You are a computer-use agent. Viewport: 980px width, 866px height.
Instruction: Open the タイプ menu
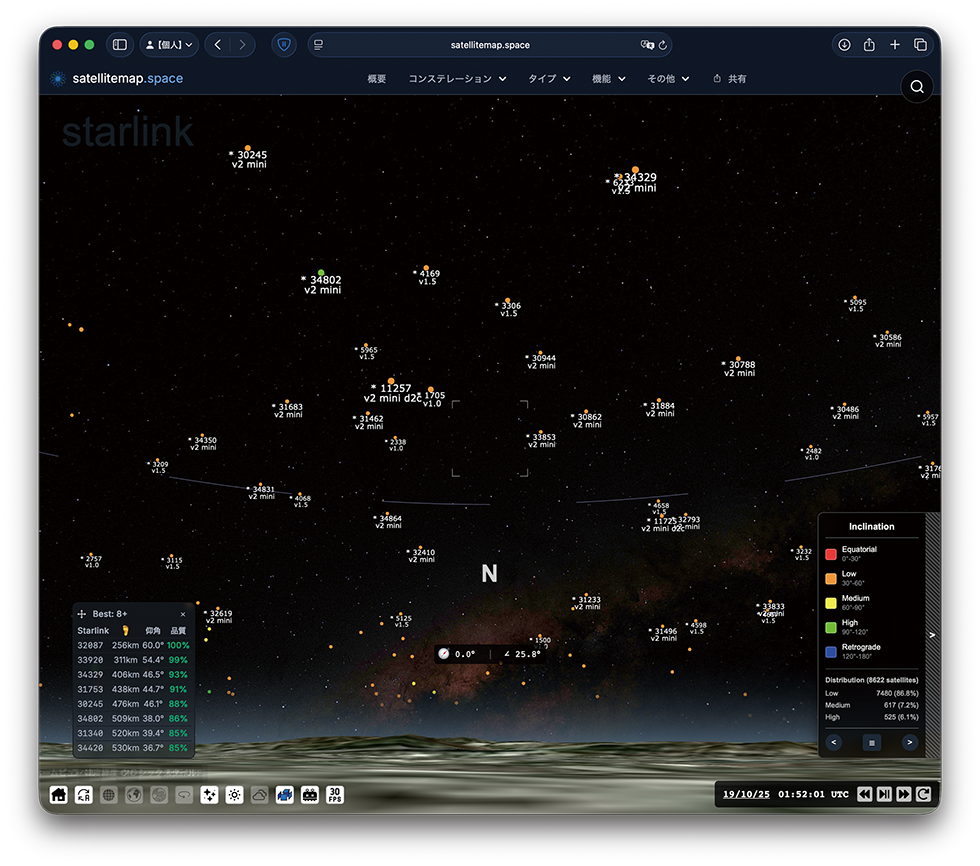click(x=549, y=79)
